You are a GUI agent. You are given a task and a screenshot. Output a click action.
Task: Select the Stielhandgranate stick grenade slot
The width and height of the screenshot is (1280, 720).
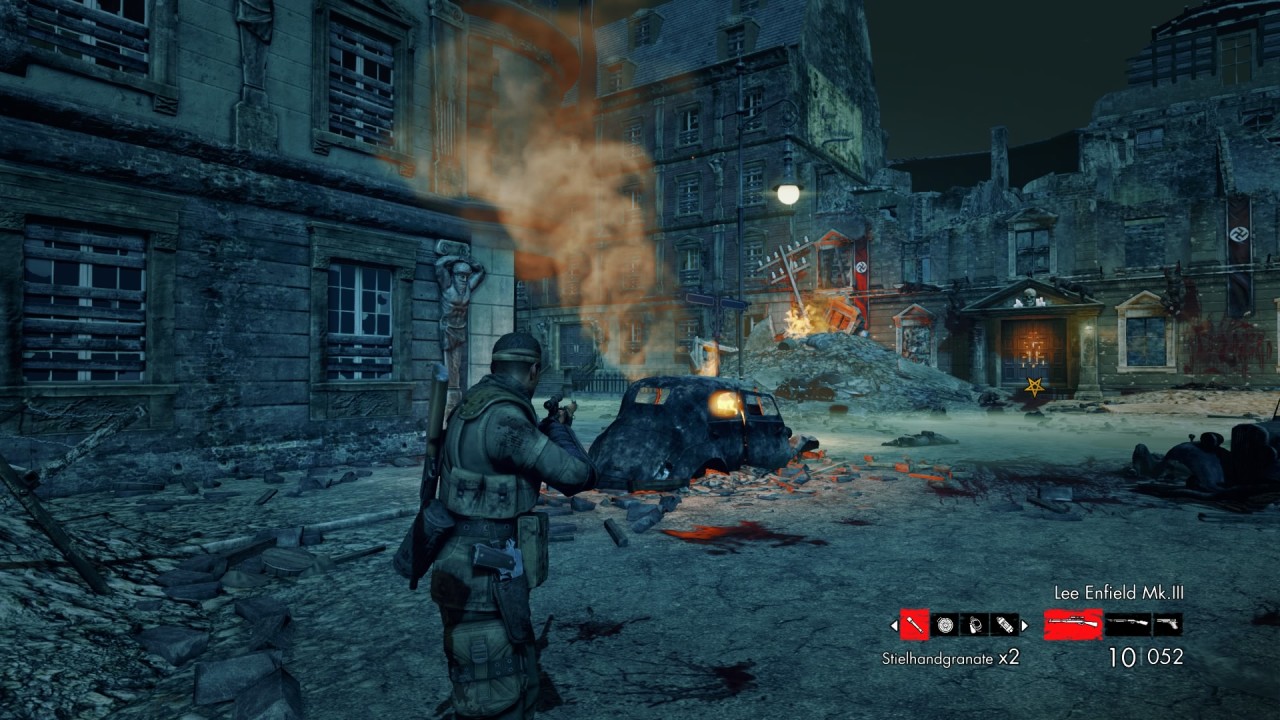[x=914, y=625]
